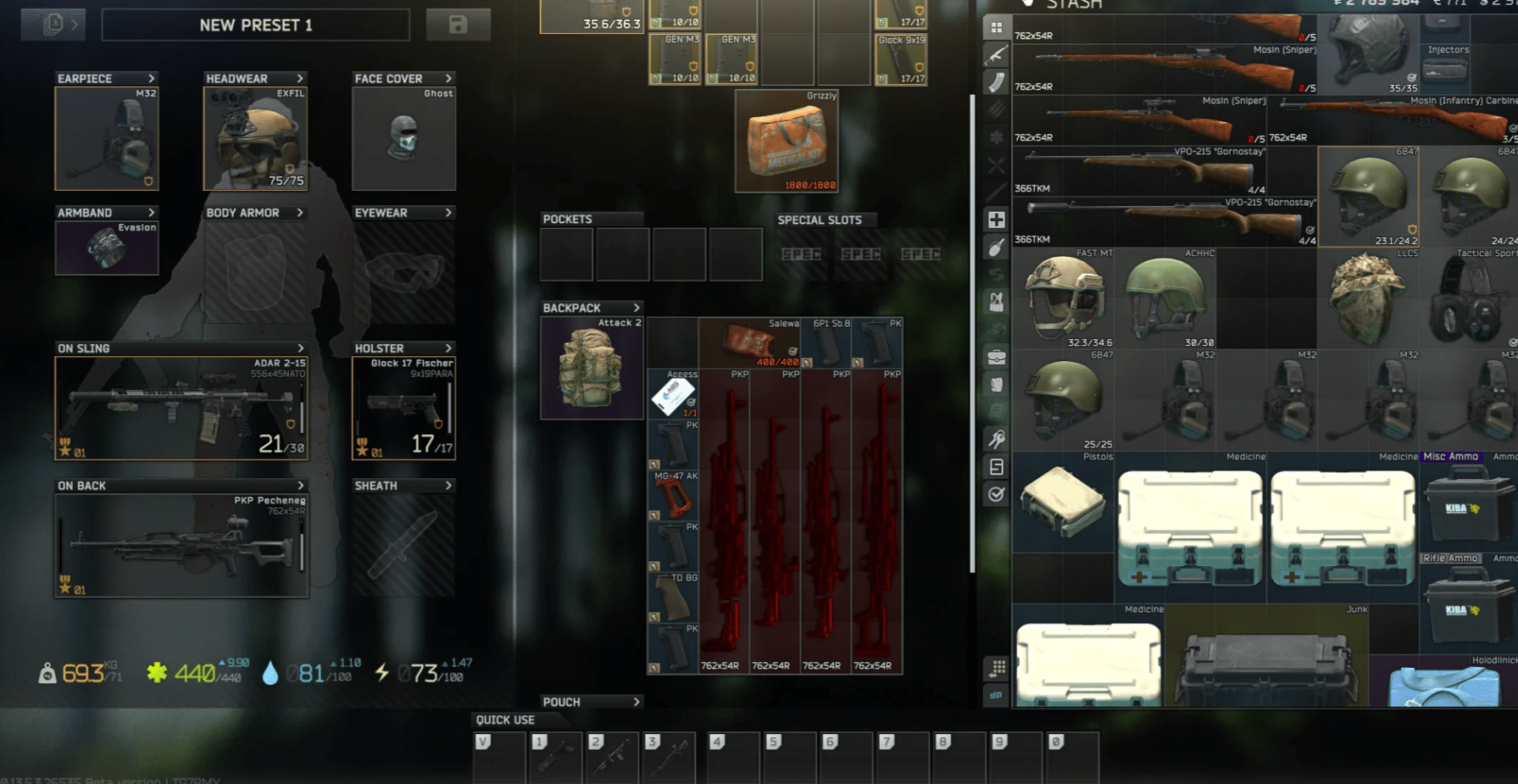Viewport: 1518px width, 784px height.
Task: Expand the Pouch section arrow
Action: 637,702
